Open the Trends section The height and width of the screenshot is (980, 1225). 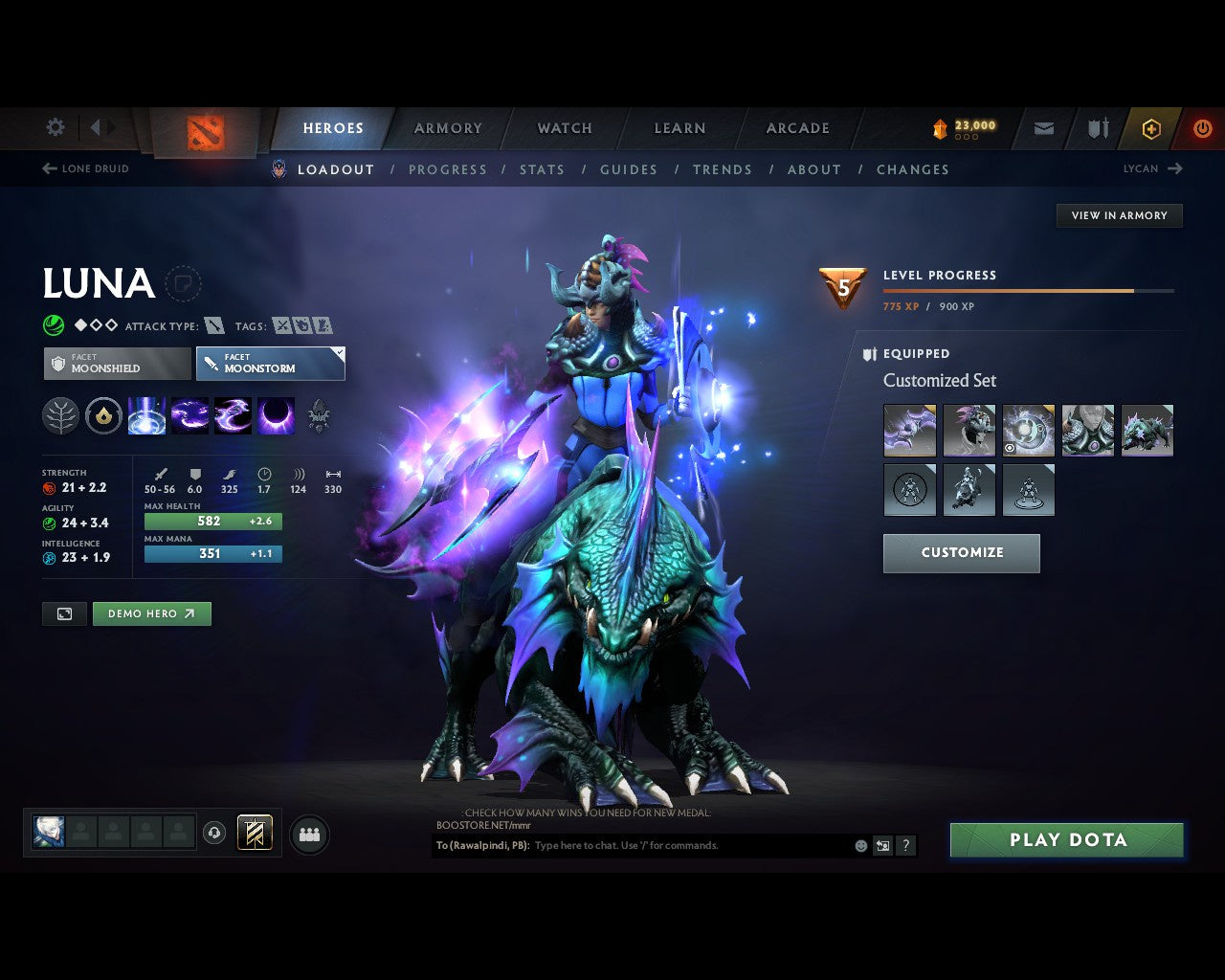coord(723,169)
